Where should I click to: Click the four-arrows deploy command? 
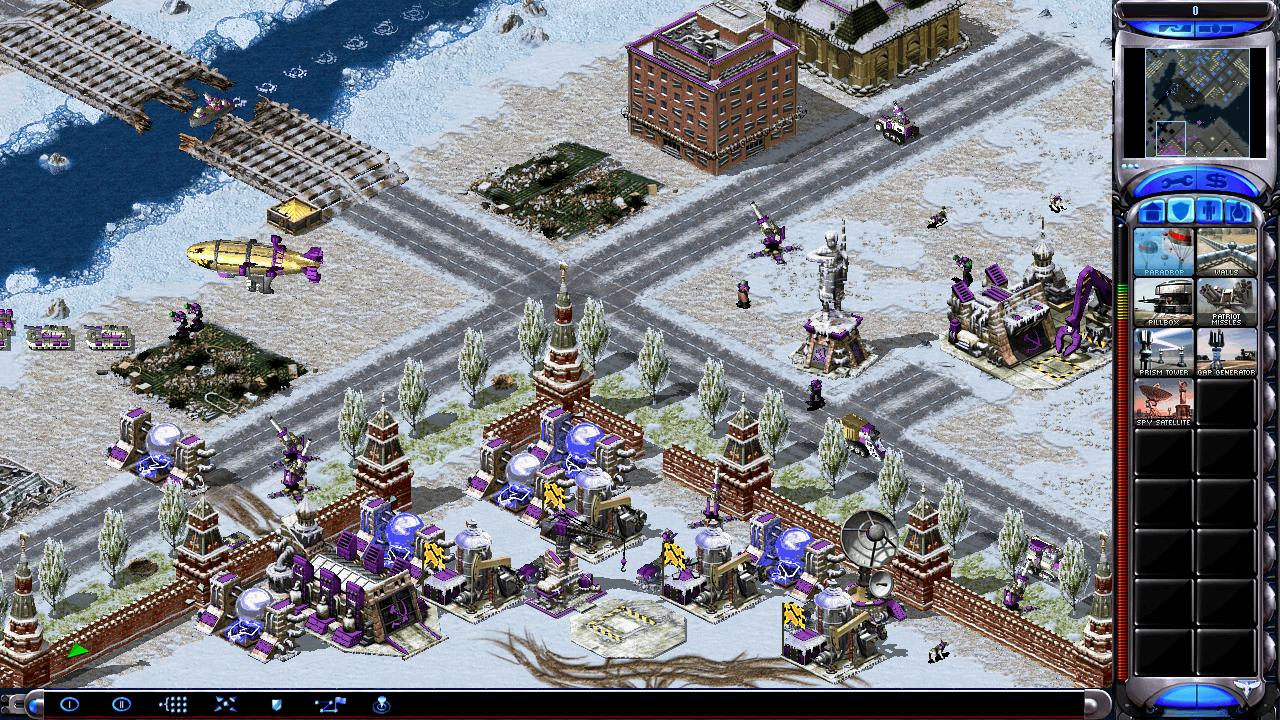(x=225, y=704)
